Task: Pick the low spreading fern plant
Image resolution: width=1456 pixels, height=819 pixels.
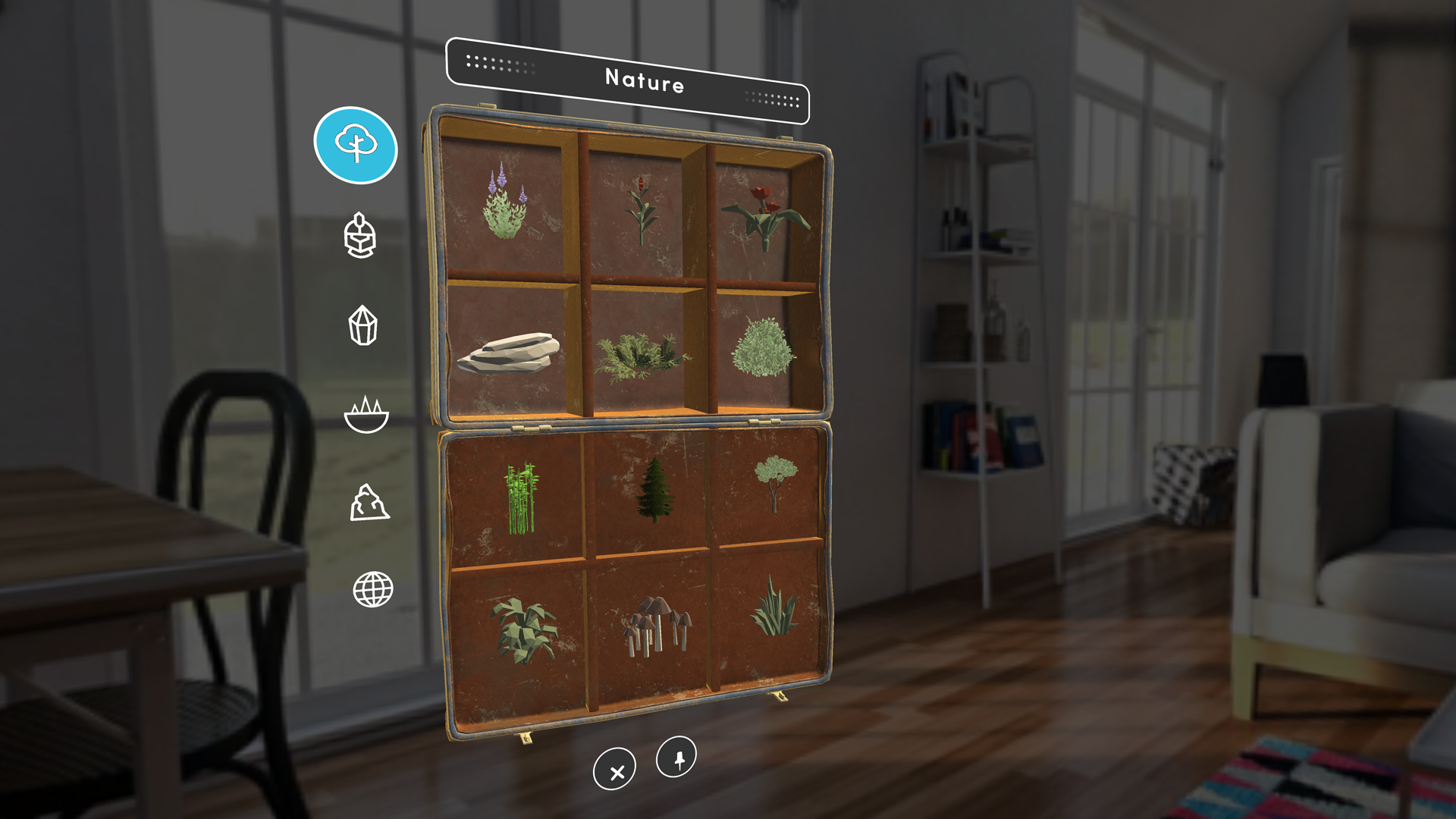Action: 642,355
